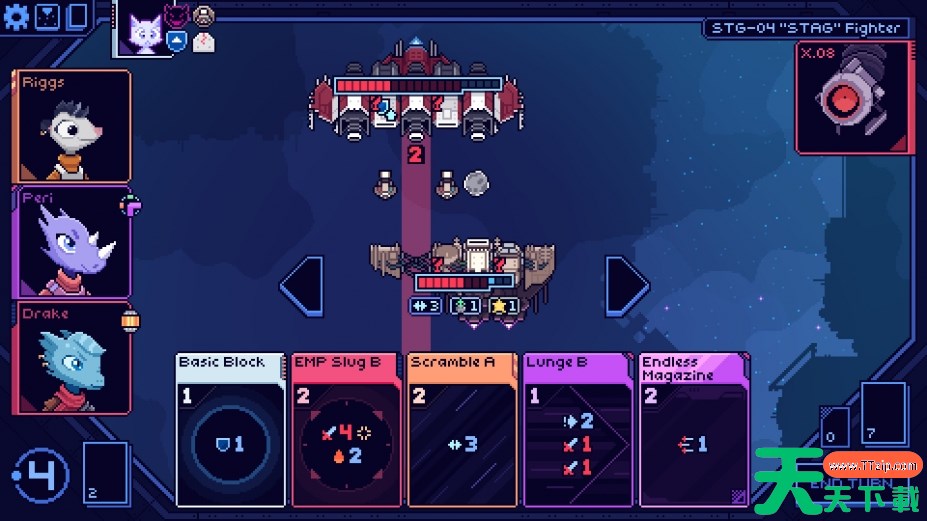Play the Lunge B card

pos(579,429)
